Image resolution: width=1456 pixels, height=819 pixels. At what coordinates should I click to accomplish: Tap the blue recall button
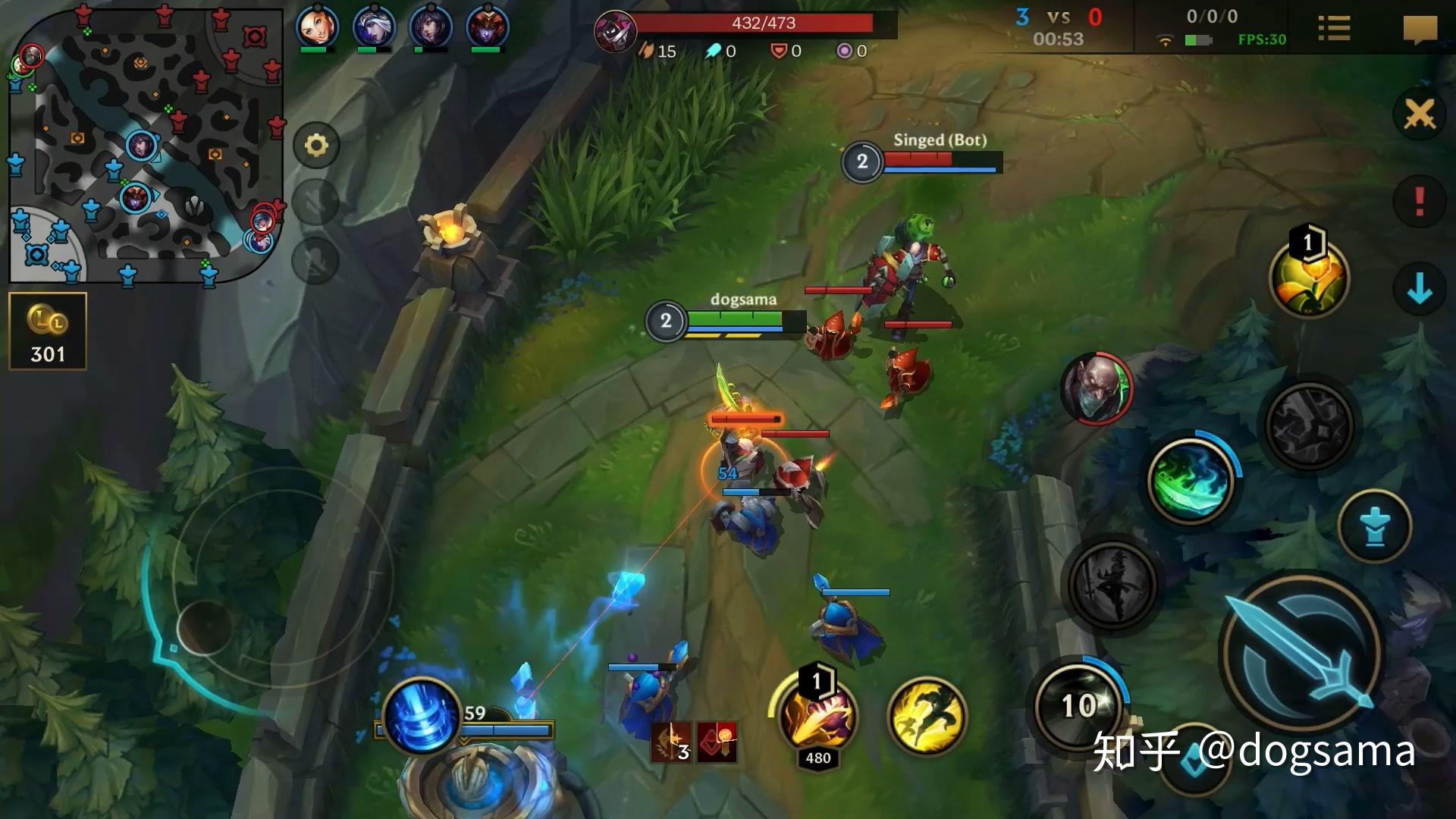pos(422,716)
